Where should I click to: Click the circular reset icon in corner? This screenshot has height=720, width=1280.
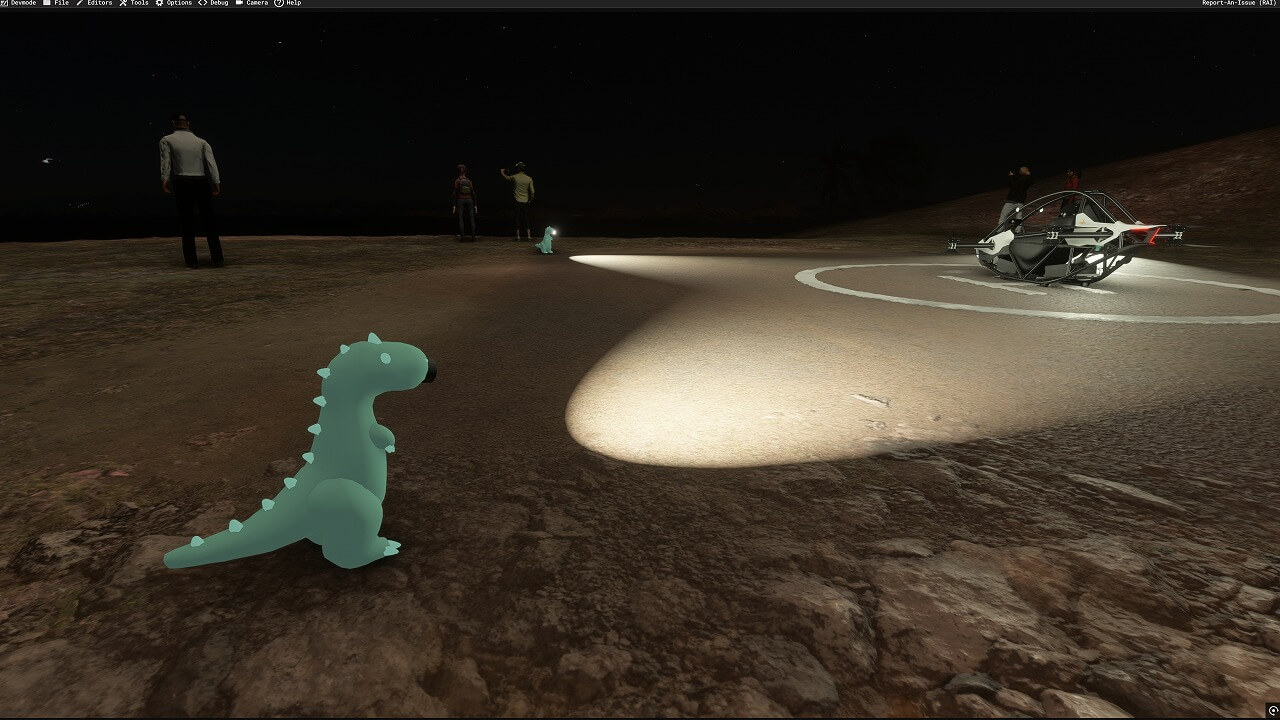click(x=1272, y=711)
